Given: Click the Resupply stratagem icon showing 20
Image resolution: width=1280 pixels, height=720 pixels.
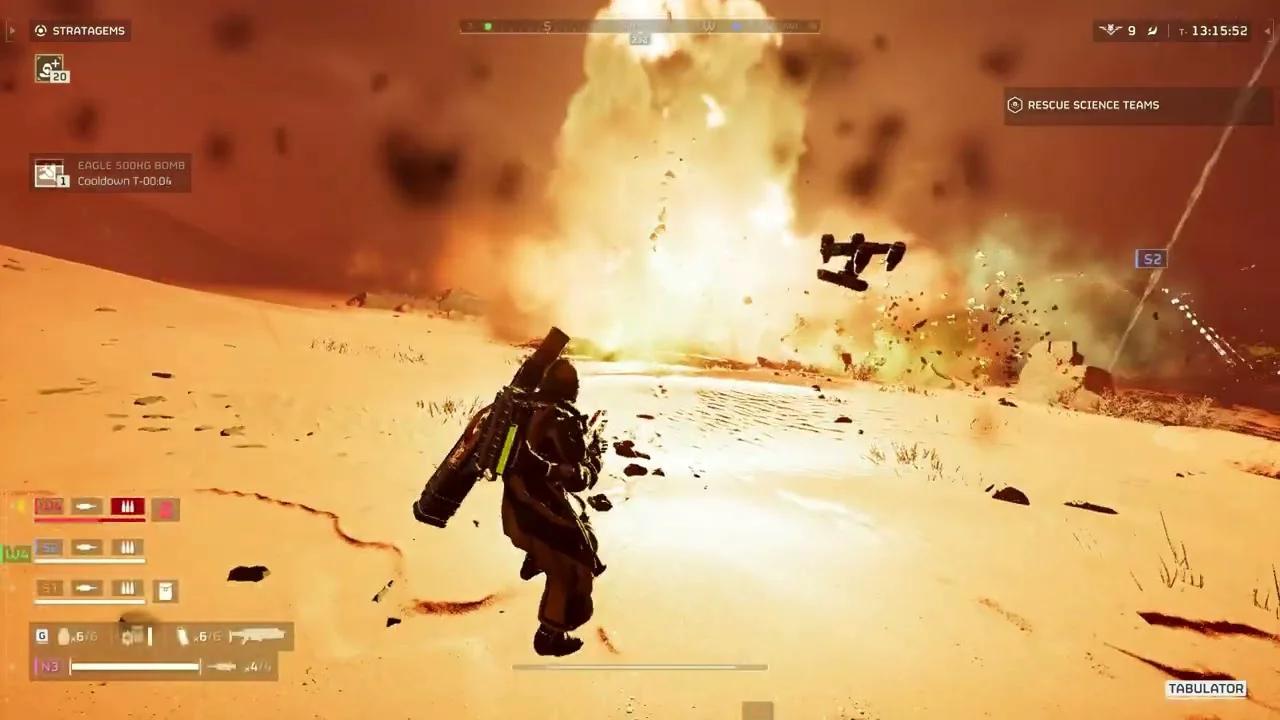Looking at the screenshot, I should click(50, 68).
